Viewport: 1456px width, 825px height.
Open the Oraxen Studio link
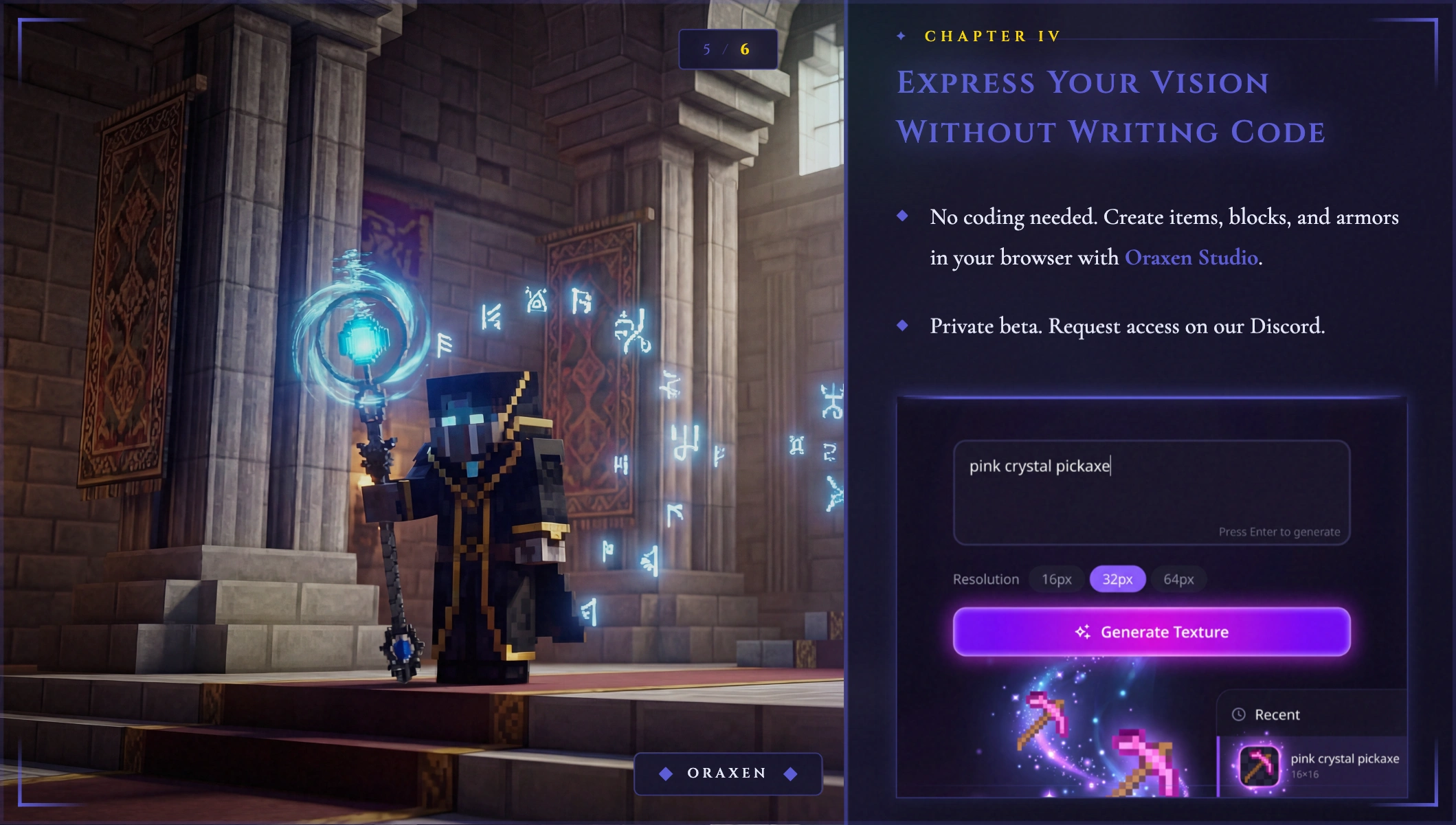[1191, 258]
